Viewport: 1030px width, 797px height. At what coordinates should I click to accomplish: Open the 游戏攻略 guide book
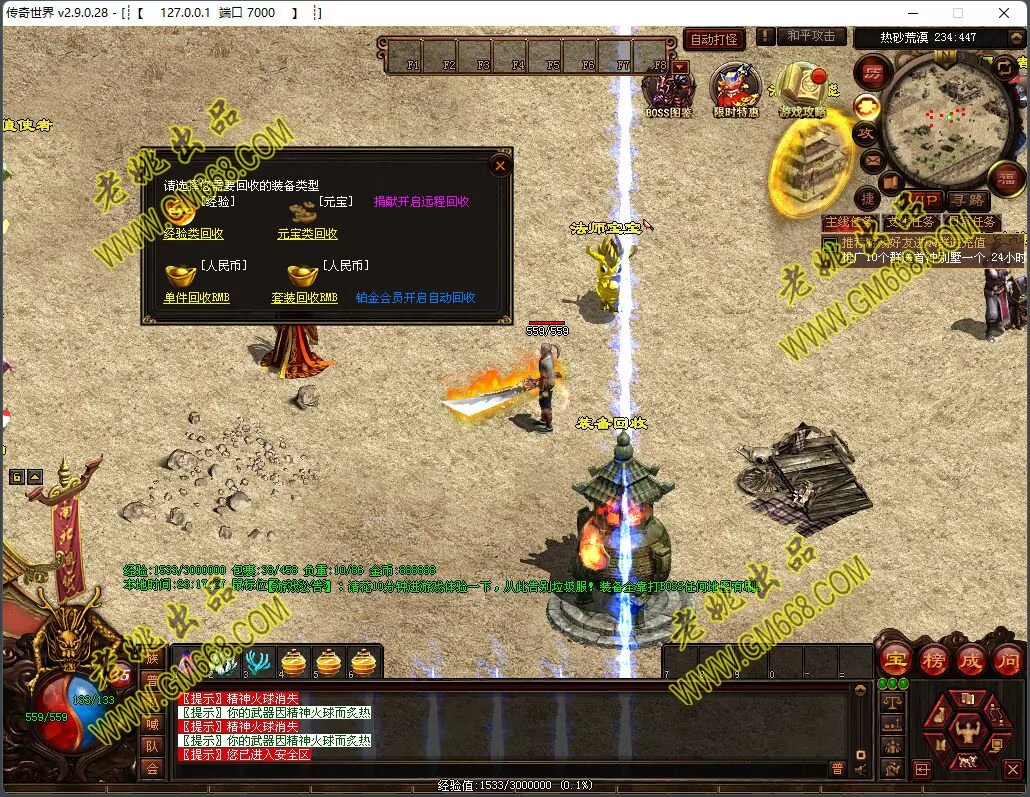point(802,90)
